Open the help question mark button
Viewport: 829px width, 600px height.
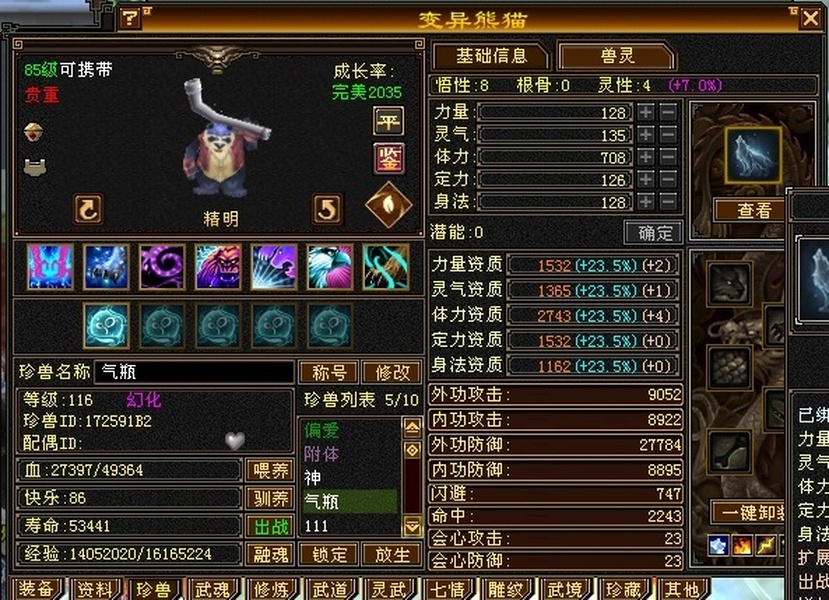(131, 18)
